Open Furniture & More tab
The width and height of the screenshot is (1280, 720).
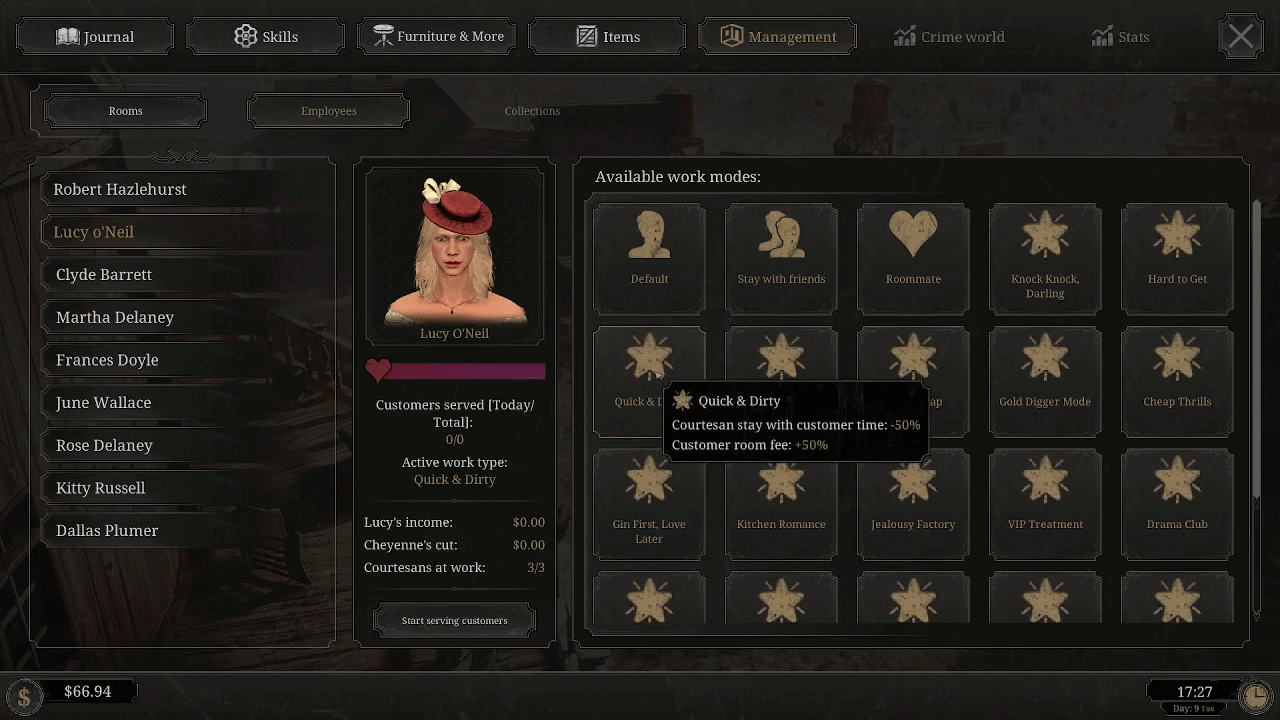(437, 37)
